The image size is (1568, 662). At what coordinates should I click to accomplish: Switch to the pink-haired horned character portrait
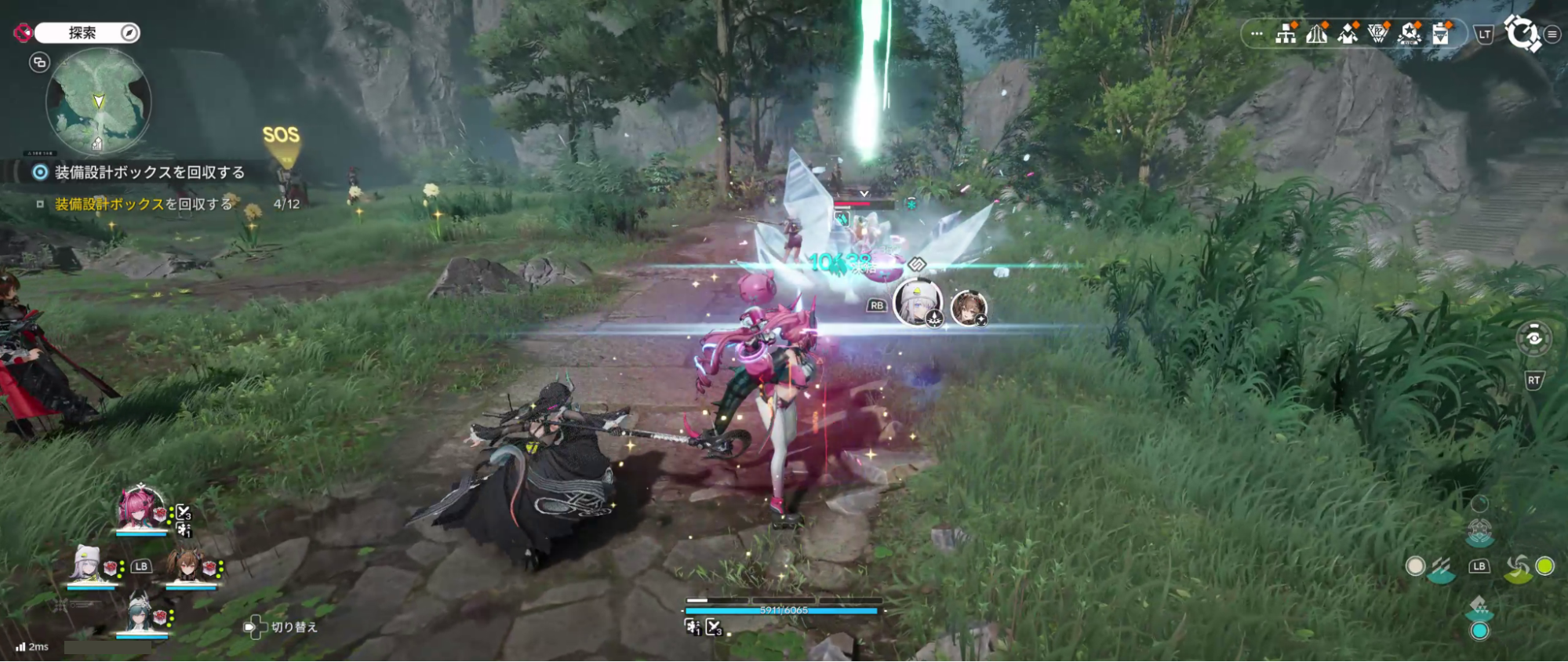[x=141, y=508]
